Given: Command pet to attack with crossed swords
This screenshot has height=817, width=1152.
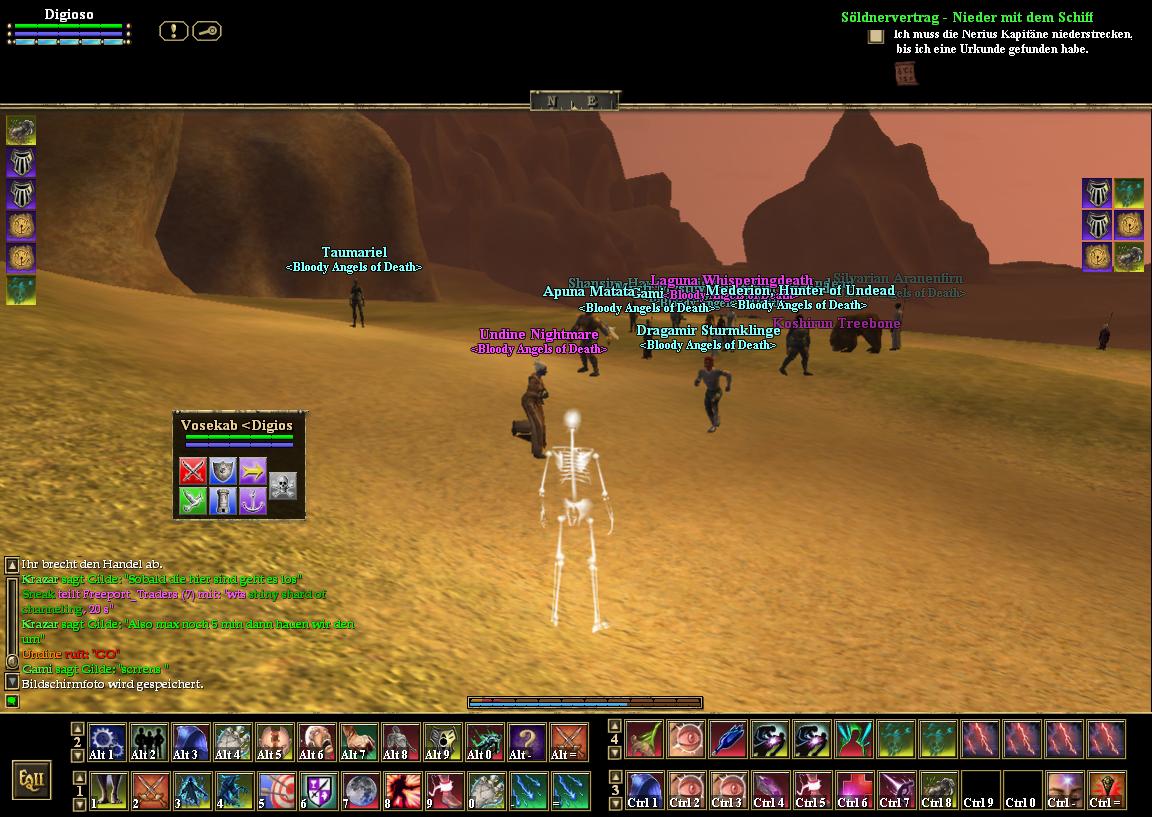Looking at the screenshot, I should pyautogui.click(x=193, y=470).
